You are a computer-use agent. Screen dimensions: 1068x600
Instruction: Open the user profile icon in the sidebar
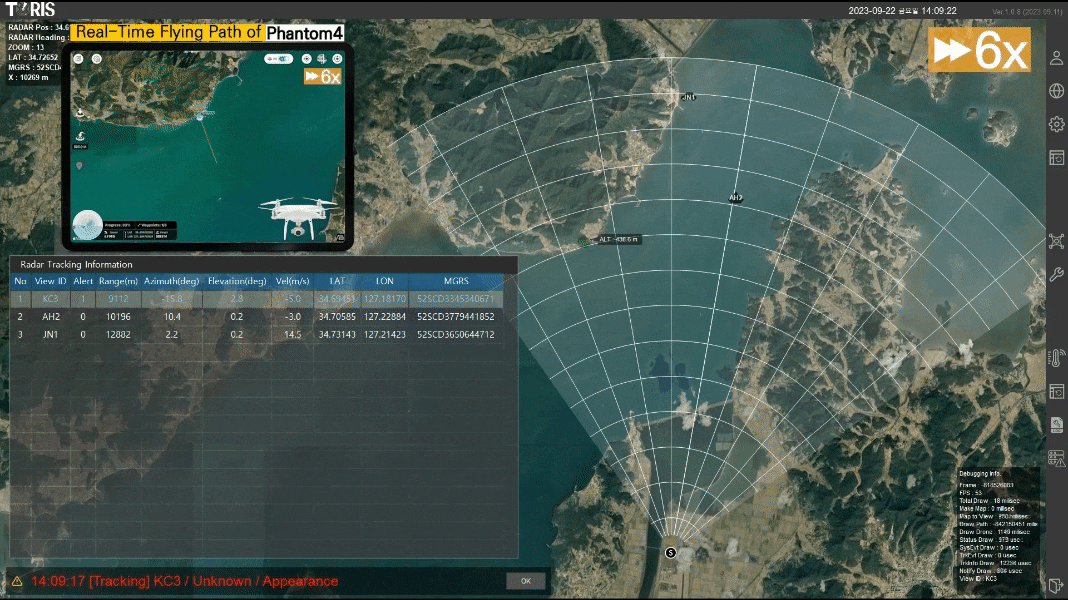[x=1056, y=58]
